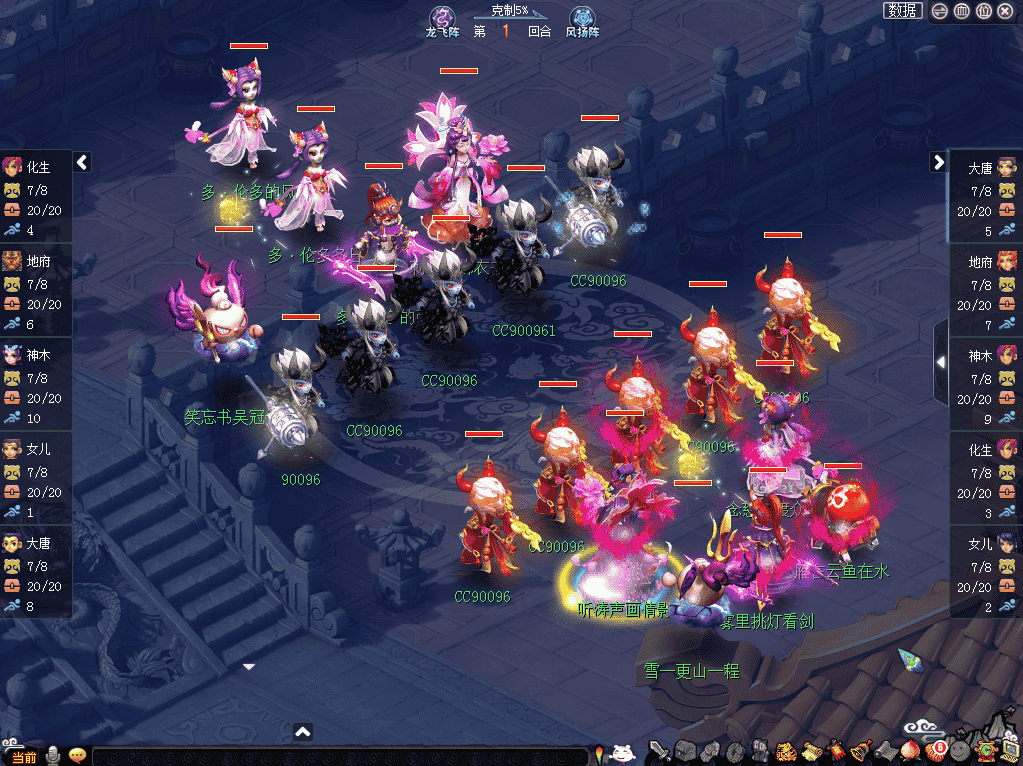Collapse the right team panel arrow
This screenshot has height=766, width=1023.
(x=938, y=162)
